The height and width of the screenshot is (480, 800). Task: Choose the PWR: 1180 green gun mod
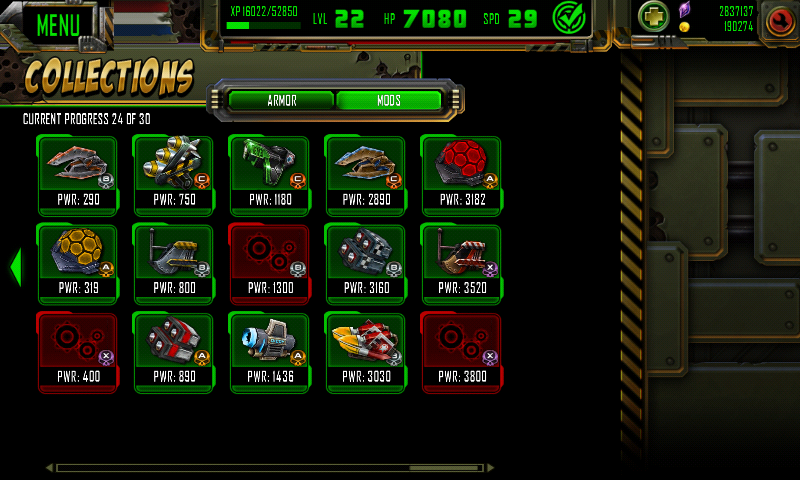click(269, 175)
